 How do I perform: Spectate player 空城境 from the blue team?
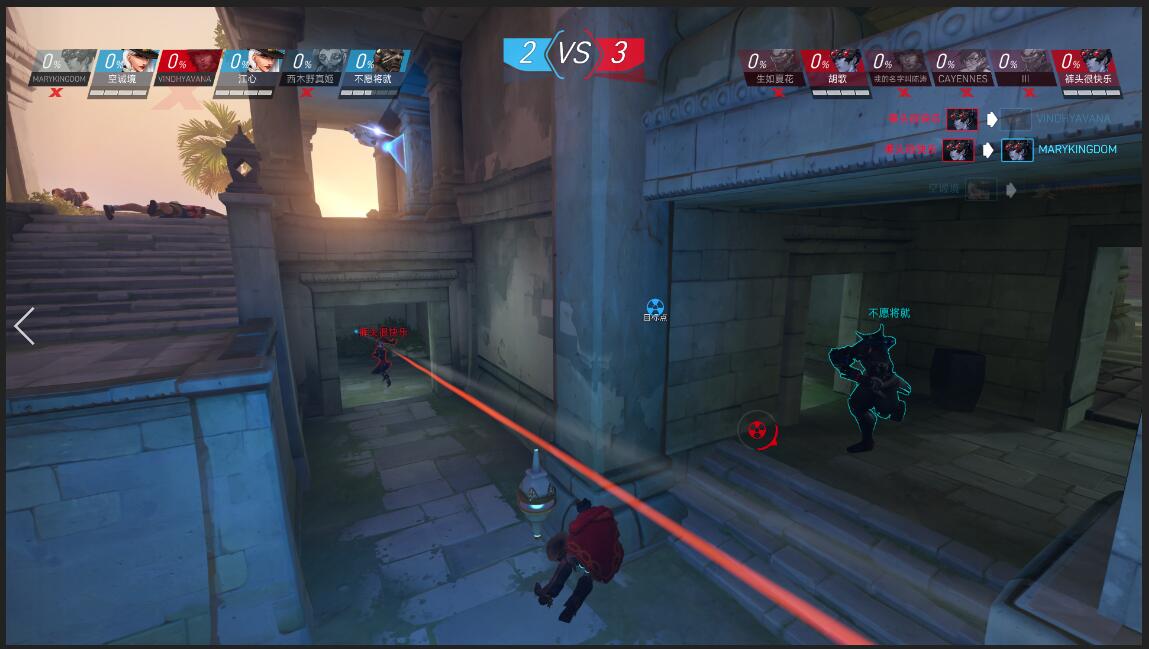pyautogui.click(x=124, y=68)
